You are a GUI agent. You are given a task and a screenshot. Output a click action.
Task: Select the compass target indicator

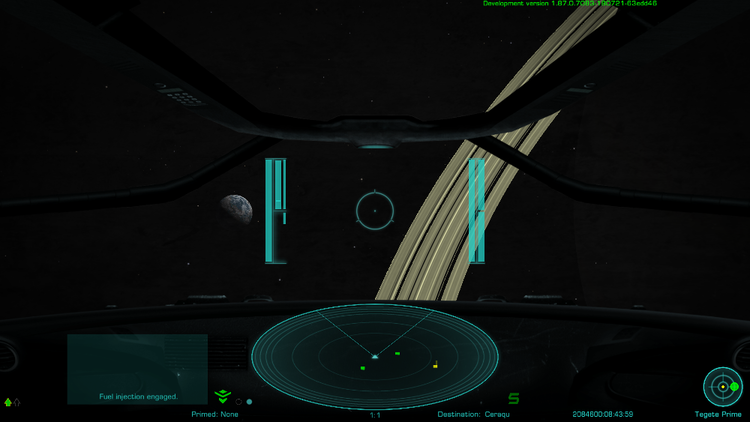(722, 386)
